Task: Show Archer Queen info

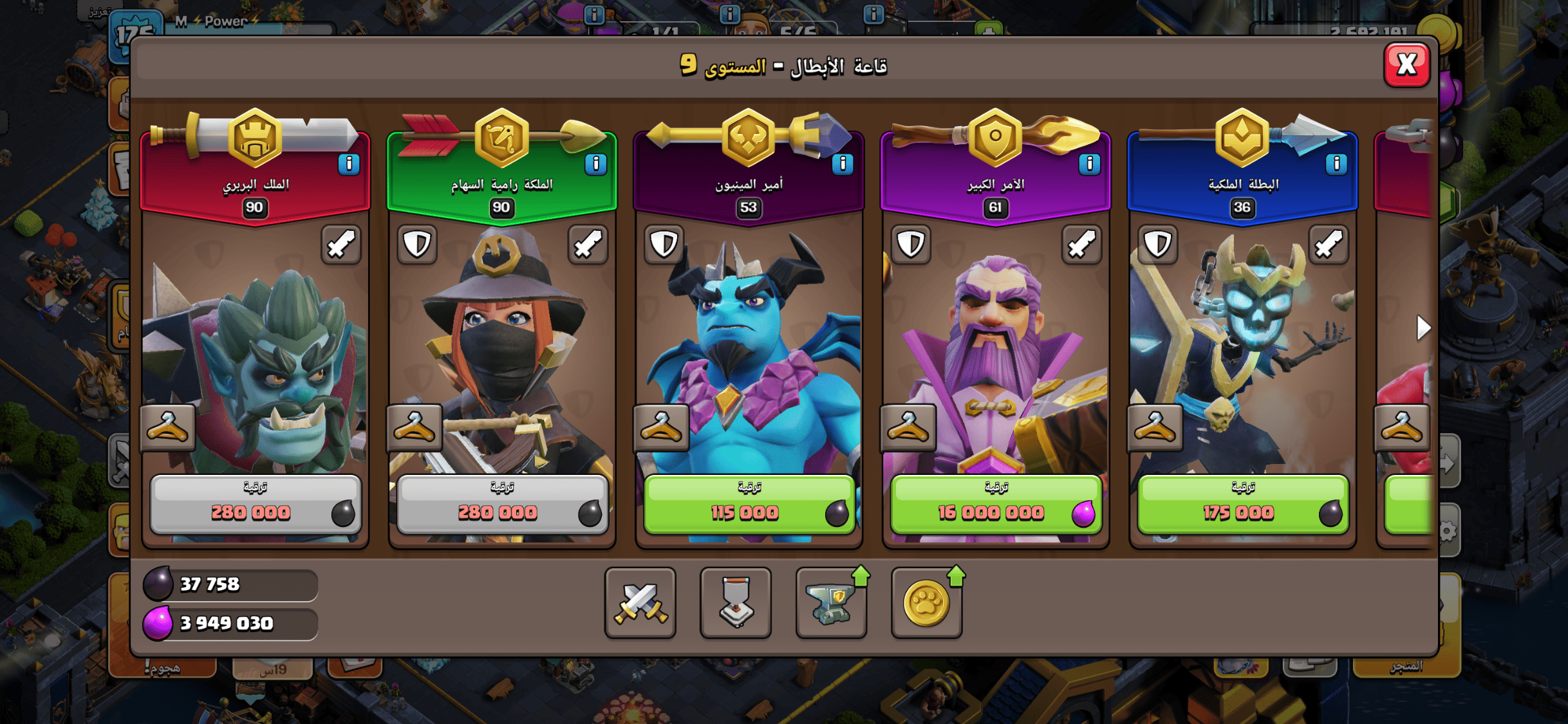Action: (x=596, y=164)
